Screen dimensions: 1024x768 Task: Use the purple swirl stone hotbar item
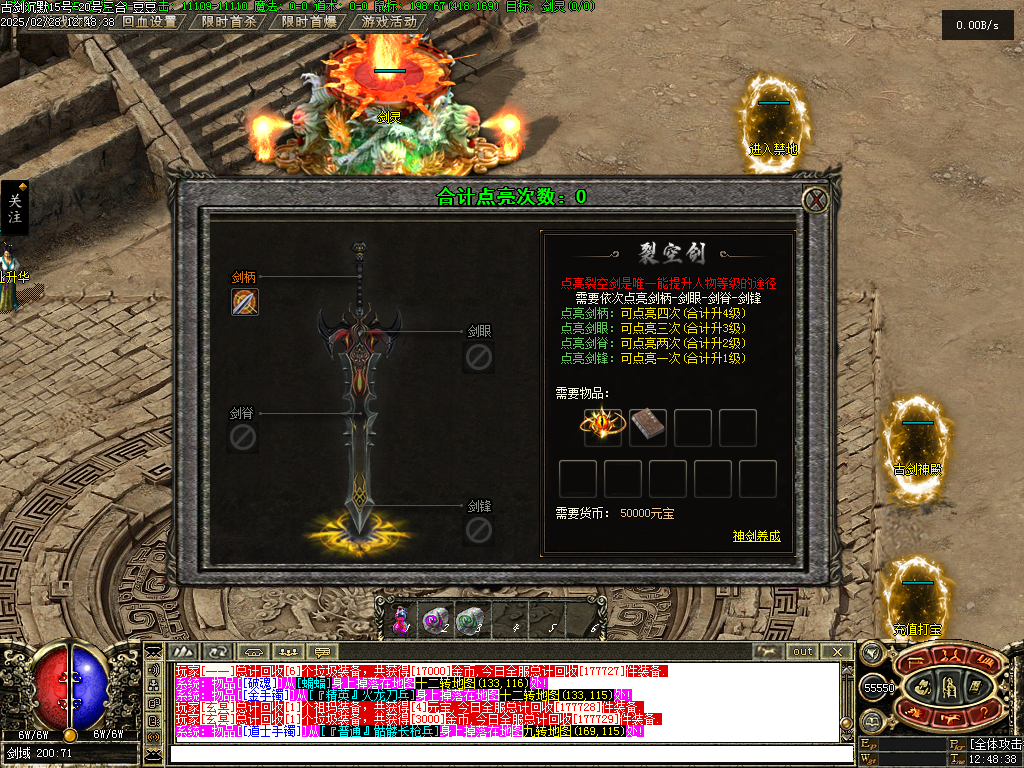[x=434, y=621]
